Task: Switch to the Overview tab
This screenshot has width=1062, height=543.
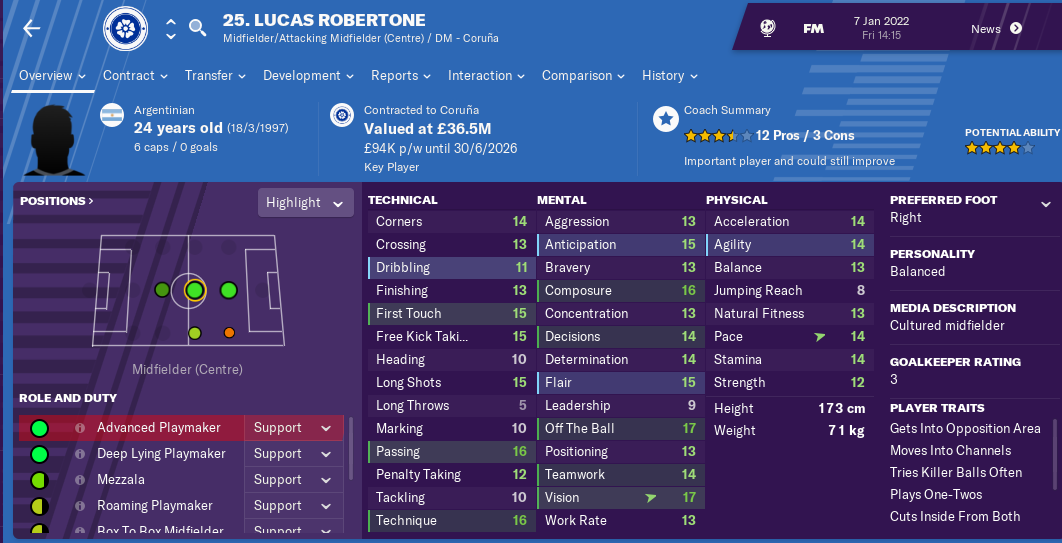Action: (52, 76)
